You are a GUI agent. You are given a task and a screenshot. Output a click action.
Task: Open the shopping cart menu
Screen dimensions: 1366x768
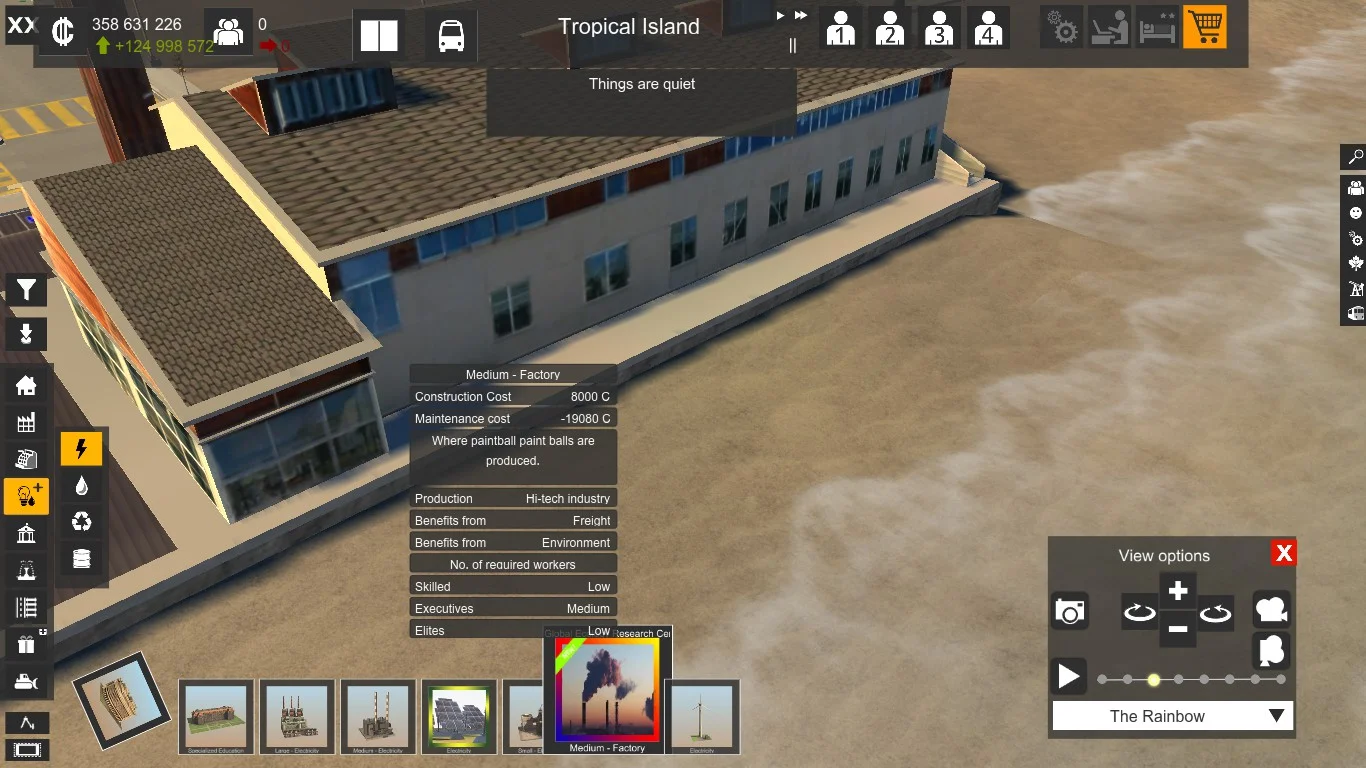point(1204,28)
